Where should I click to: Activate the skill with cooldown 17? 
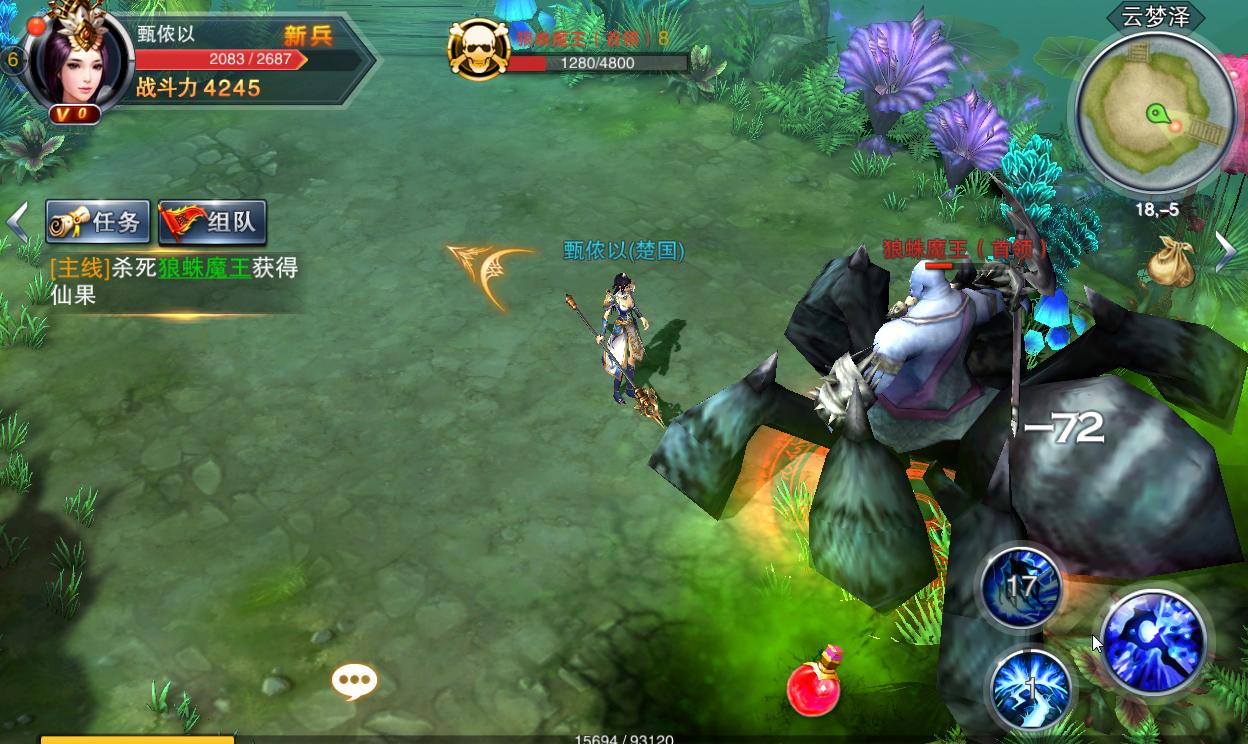point(1021,587)
